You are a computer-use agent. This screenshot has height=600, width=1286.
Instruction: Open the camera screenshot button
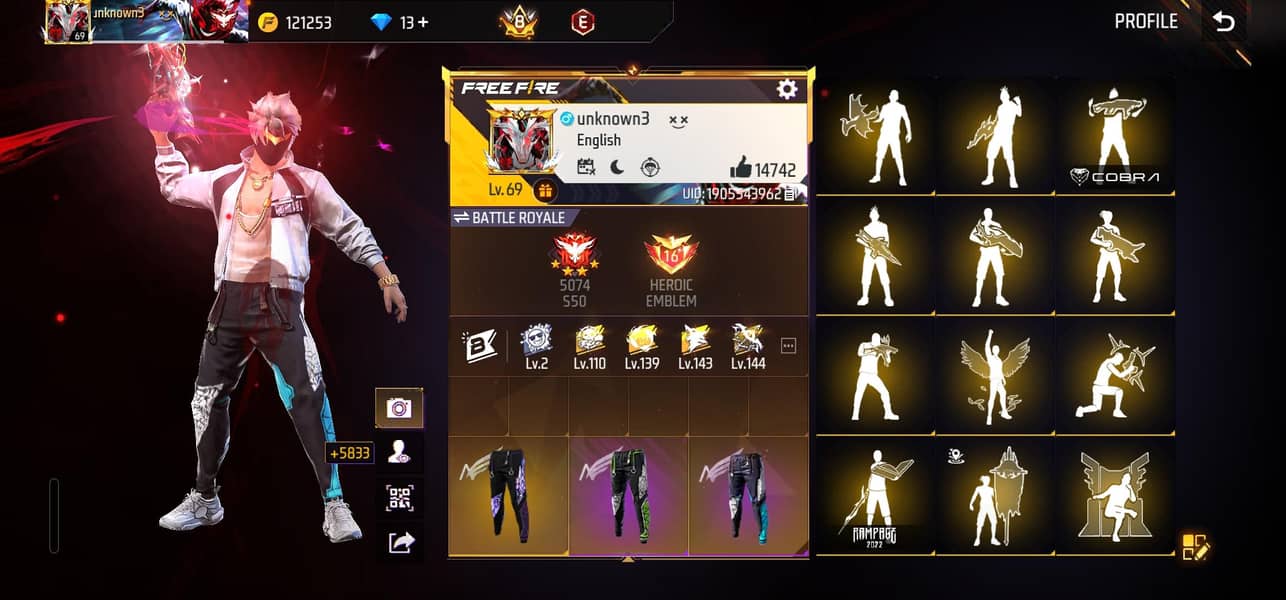(399, 407)
